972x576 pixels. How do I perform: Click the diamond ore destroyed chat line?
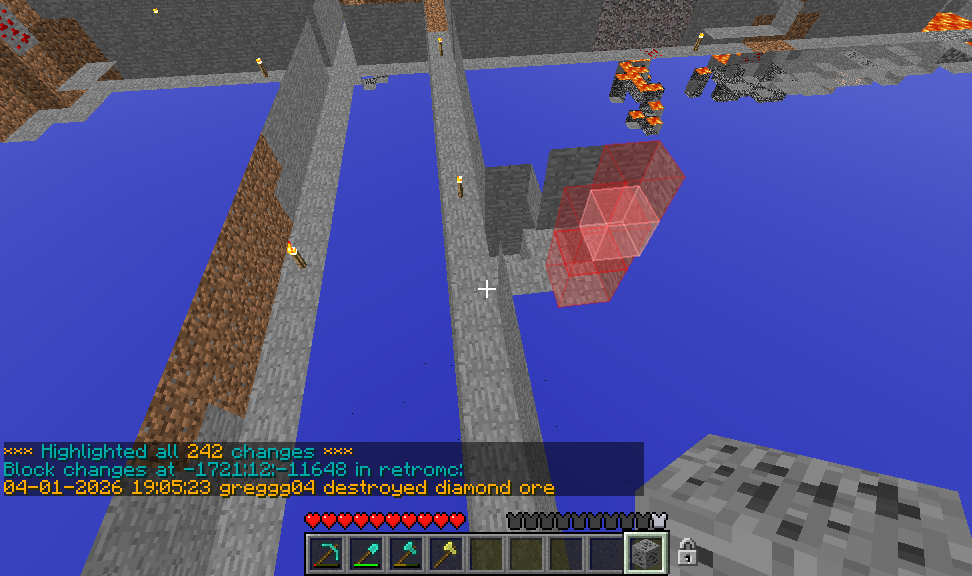[x=279, y=488]
